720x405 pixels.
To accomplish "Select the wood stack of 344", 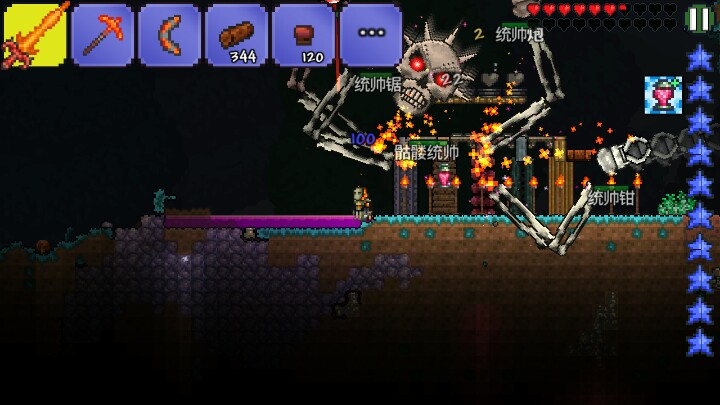I will (236, 35).
